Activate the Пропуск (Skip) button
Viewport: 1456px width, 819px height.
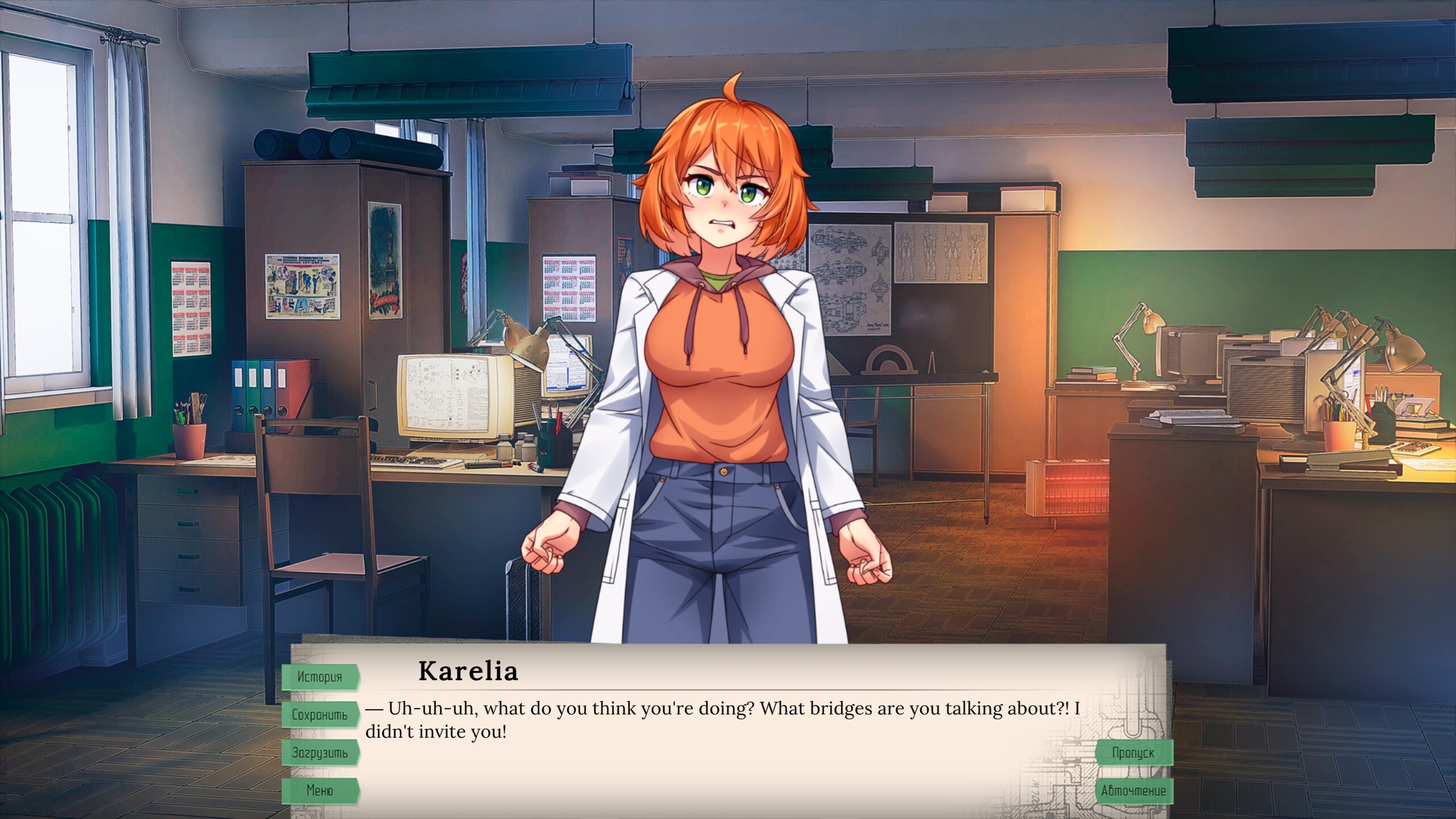[1133, 753]
